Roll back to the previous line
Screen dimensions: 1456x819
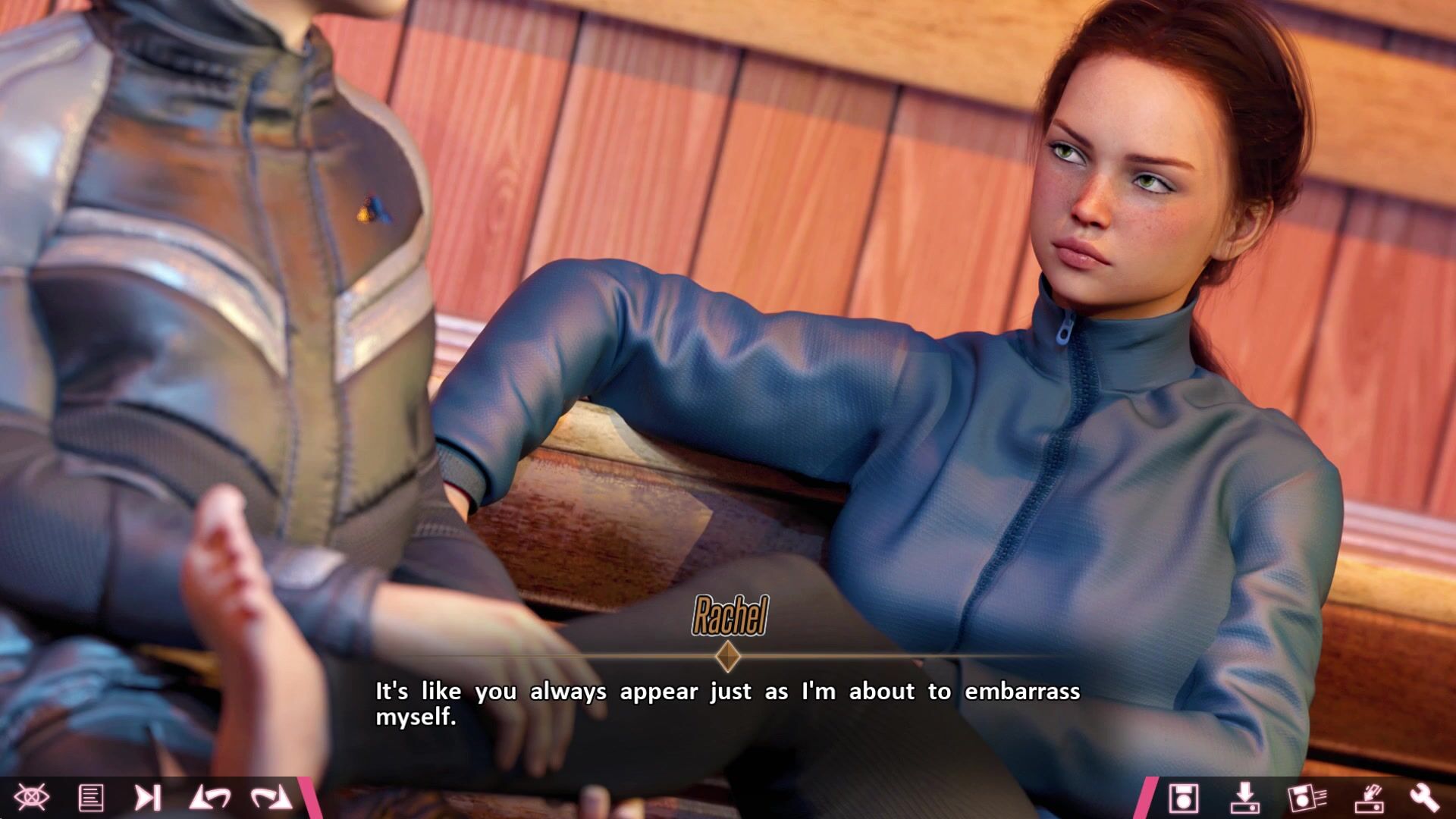click(x=210, y=798)
